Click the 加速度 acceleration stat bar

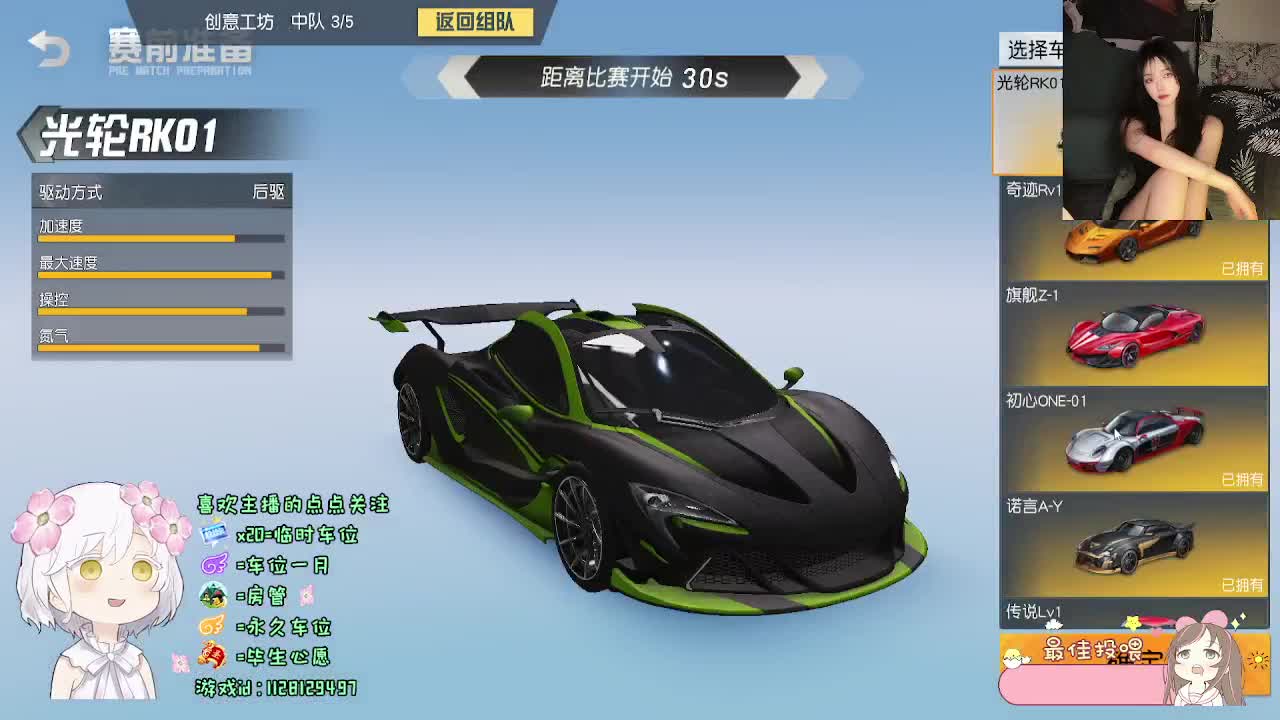coord(160,239)
